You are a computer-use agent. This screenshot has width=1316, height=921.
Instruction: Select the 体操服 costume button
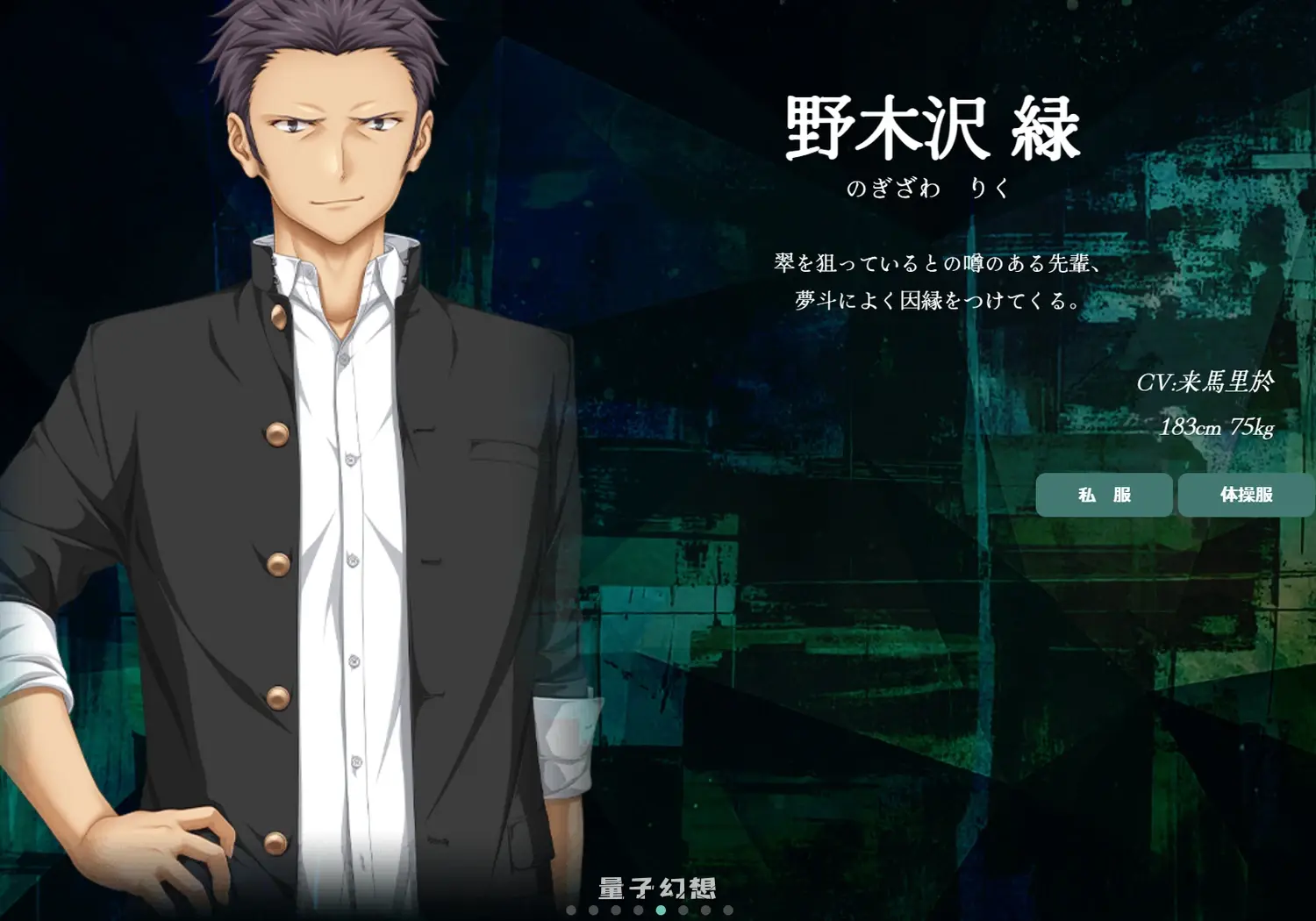(1247, 495)
